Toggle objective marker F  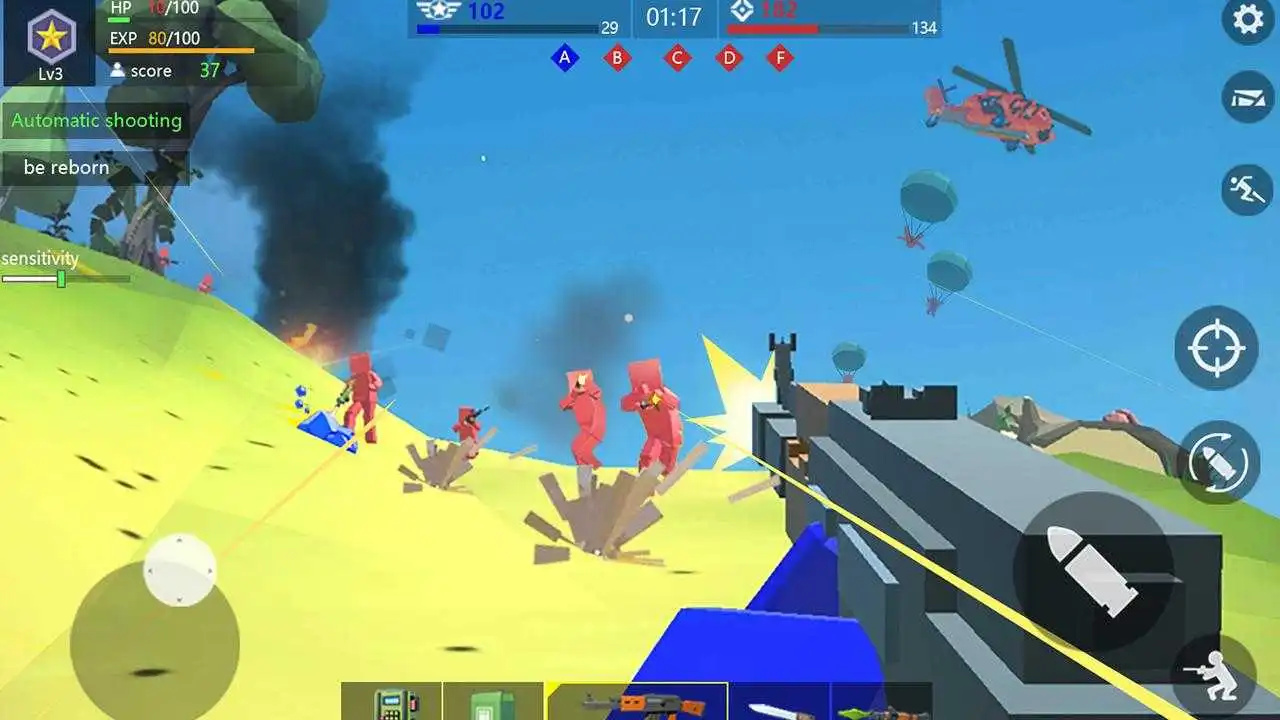(x=780, y=58)
